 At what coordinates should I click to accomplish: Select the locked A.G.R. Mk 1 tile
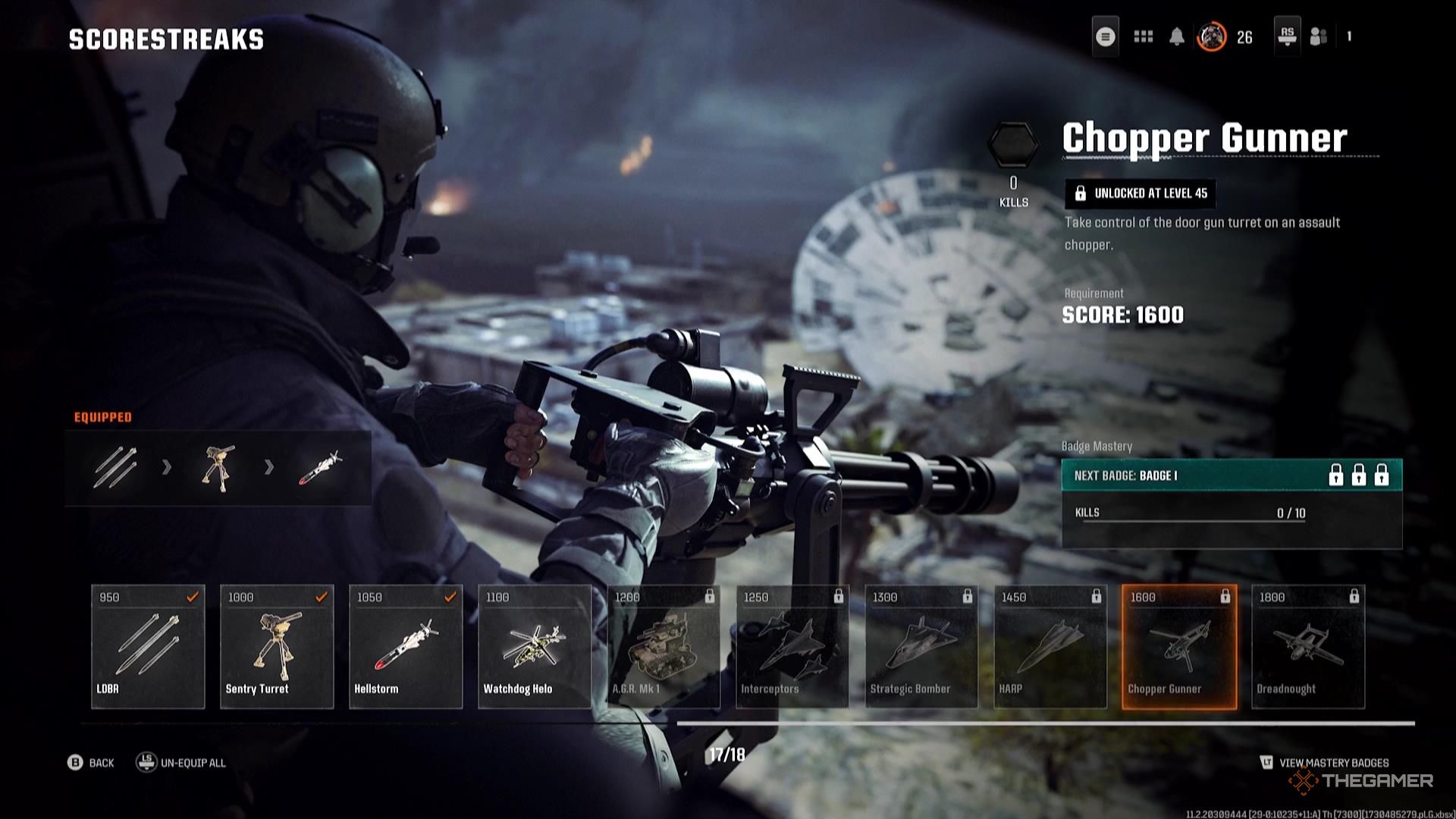(664, 646)
